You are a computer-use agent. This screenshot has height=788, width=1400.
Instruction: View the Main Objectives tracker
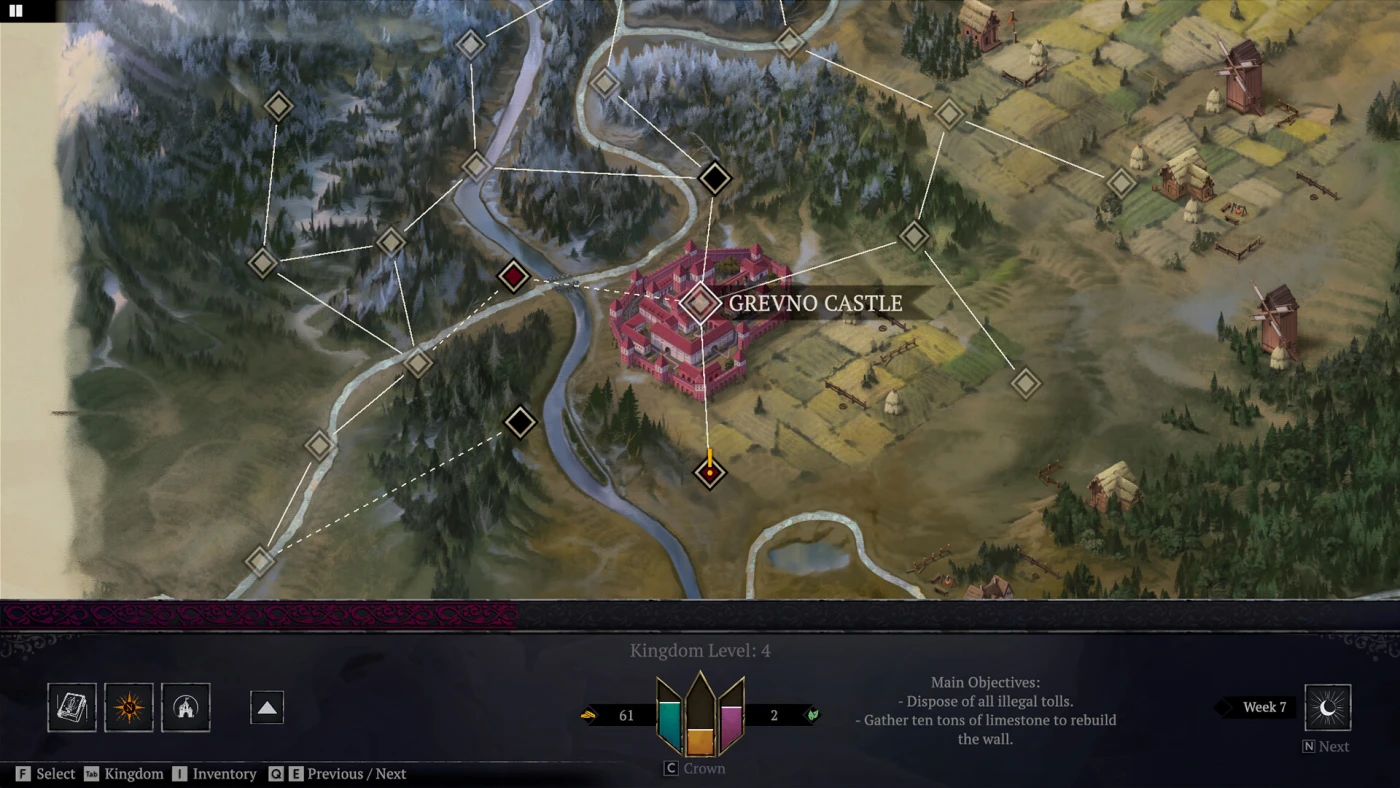988,710
